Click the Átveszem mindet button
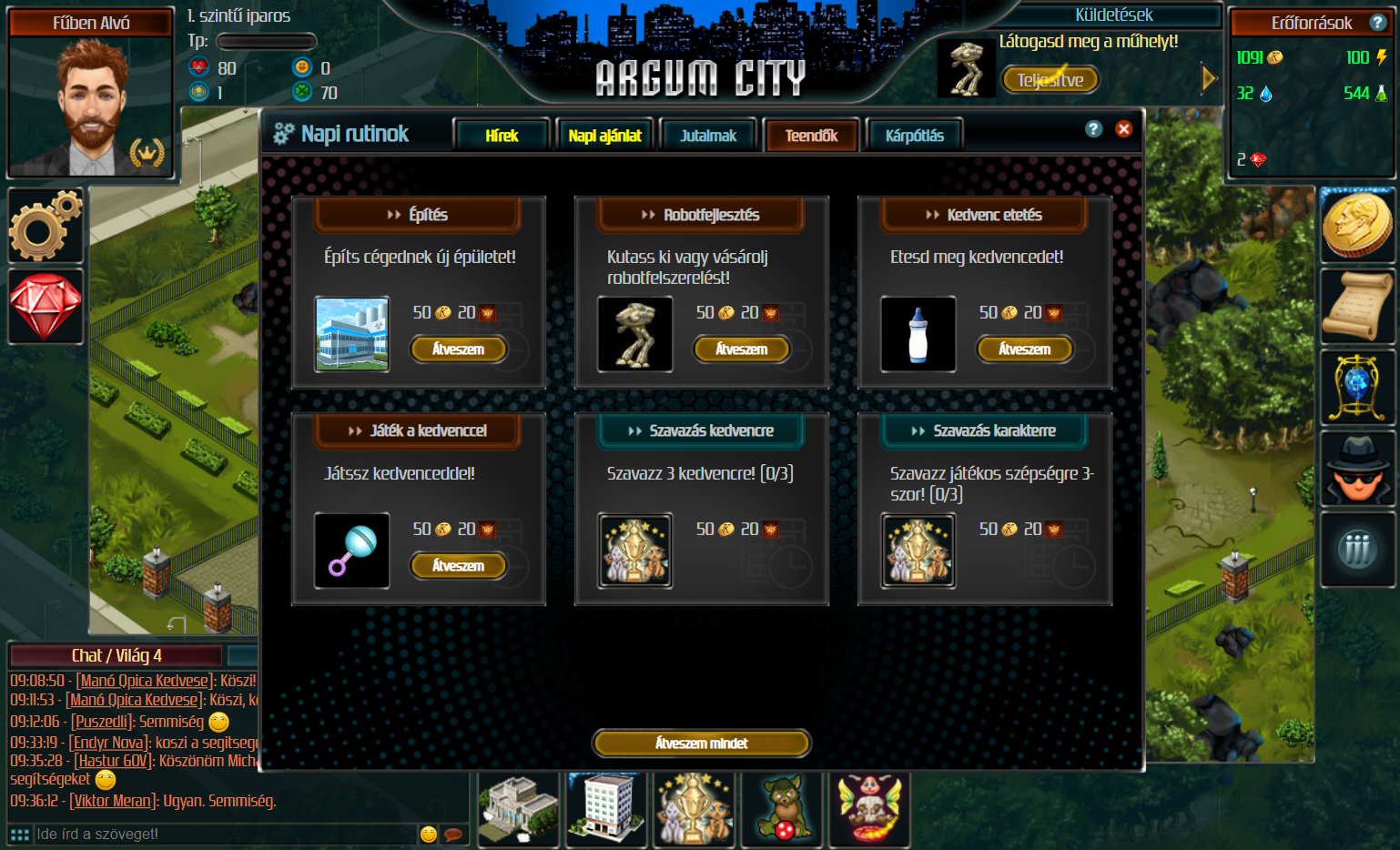1400x850 pixels. click(701, 743)
